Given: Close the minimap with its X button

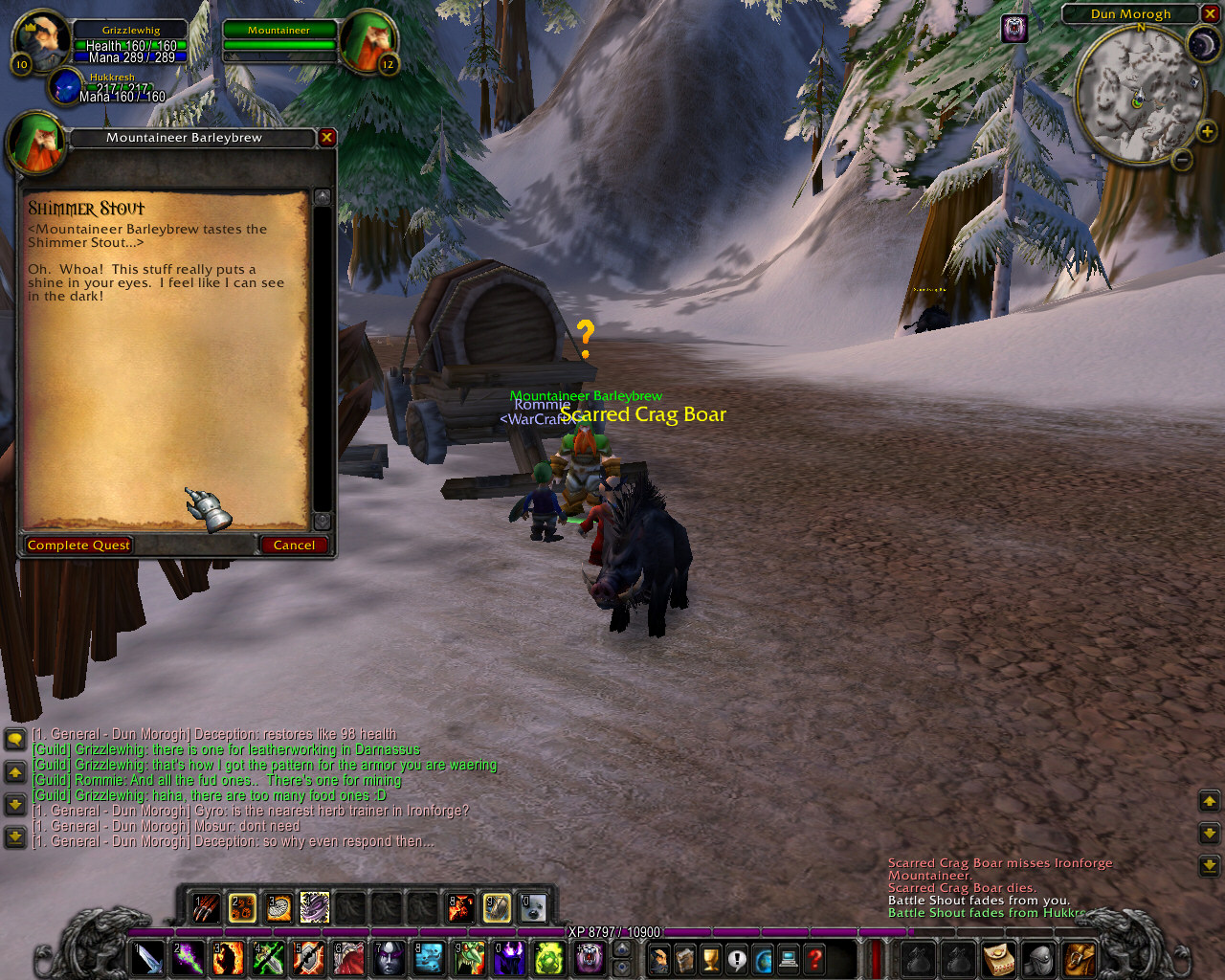Looking at the screenshot, I should point(1211,13).
